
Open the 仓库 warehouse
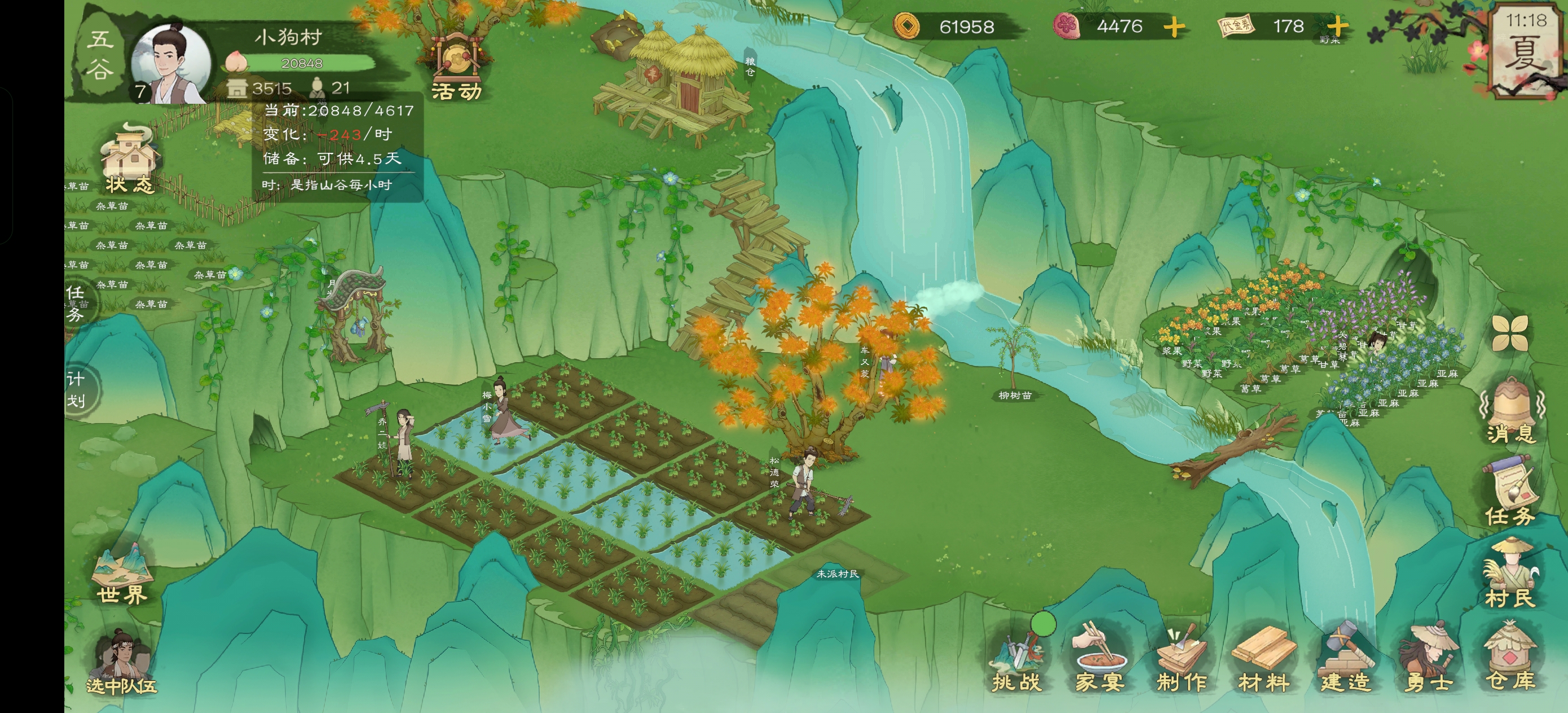1510,661
